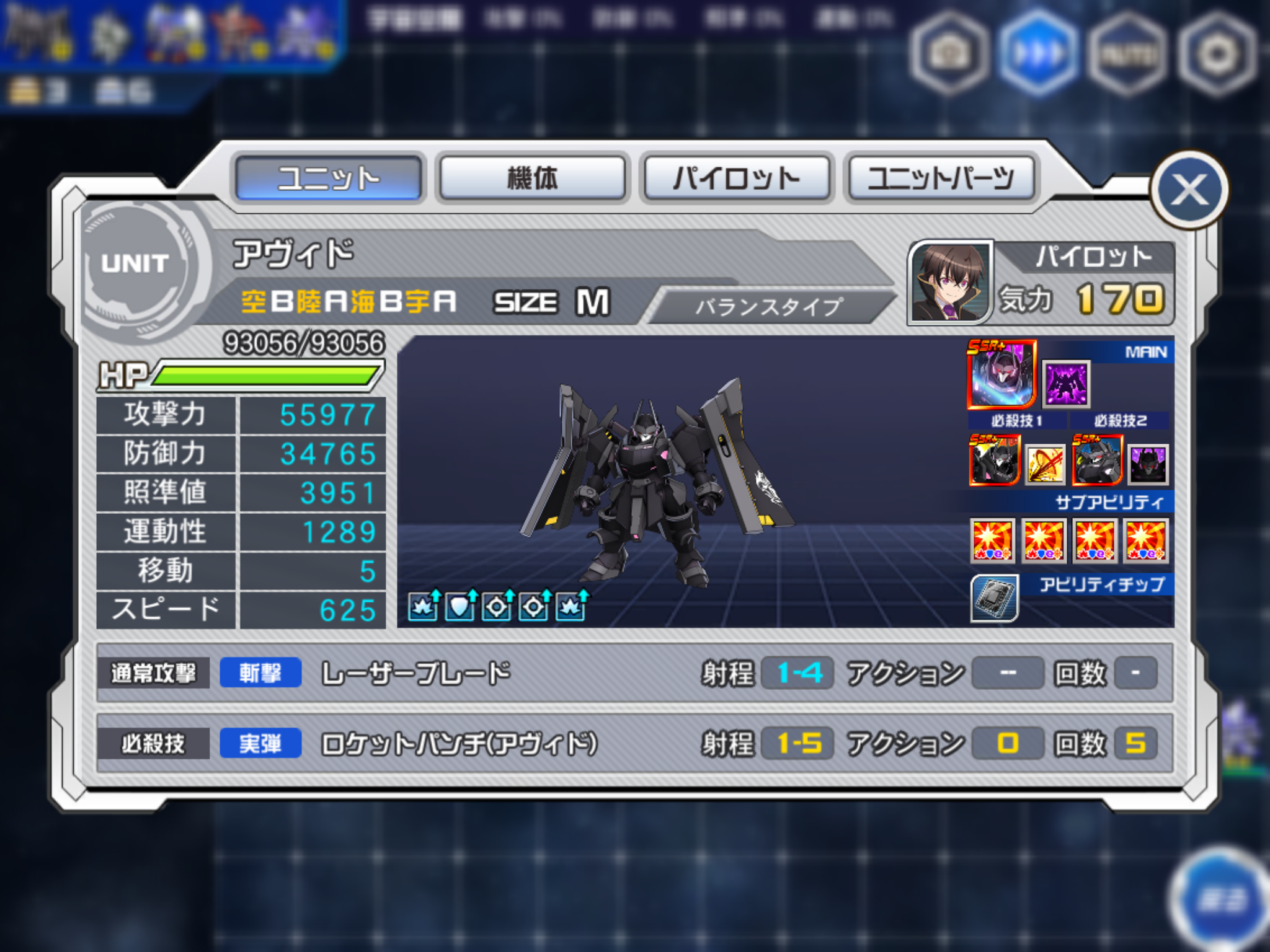
Task: Toggle the fast-forward hexagon button
Action: (1038, 55)
